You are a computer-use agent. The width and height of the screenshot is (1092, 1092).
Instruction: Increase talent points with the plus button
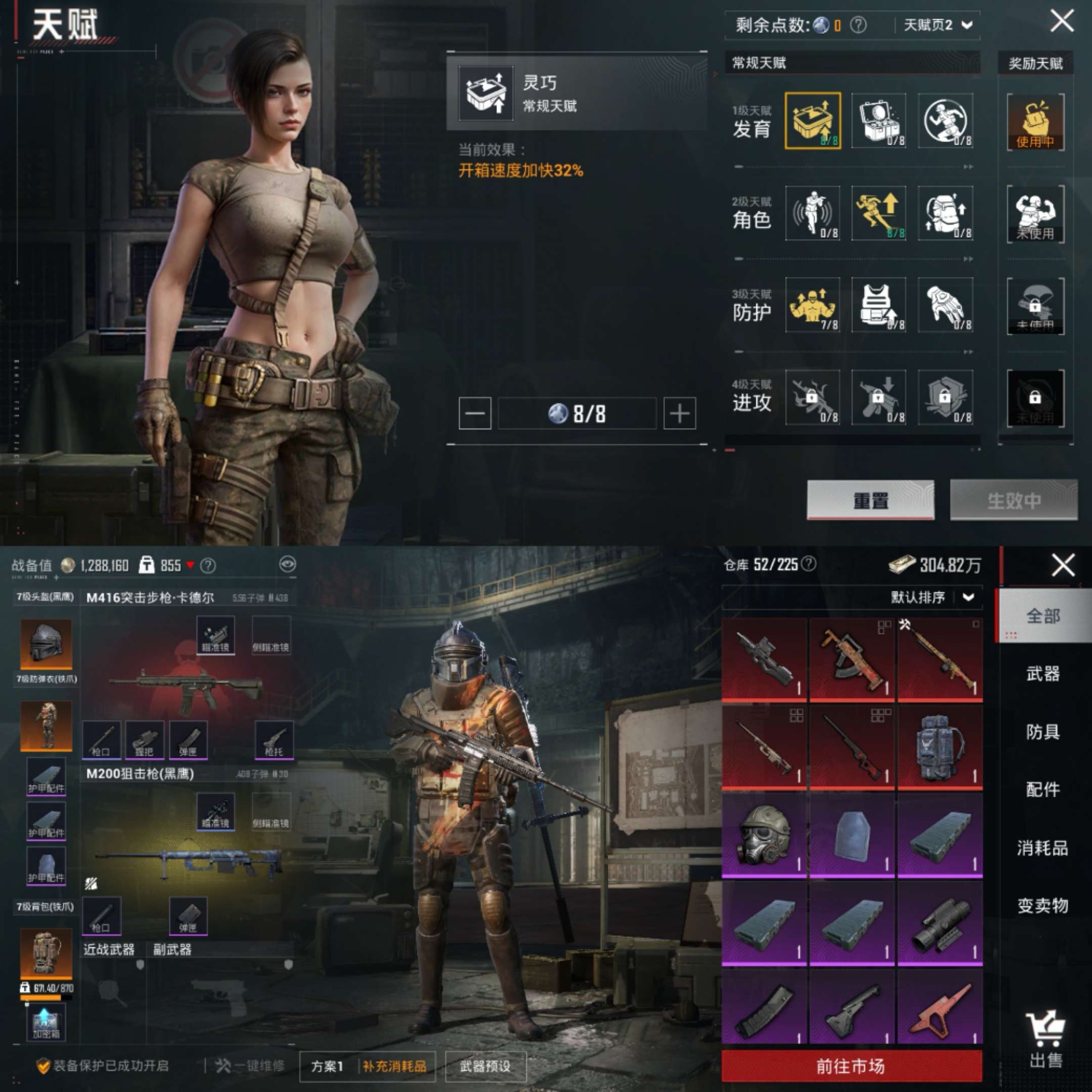click(x=679, y=414)
